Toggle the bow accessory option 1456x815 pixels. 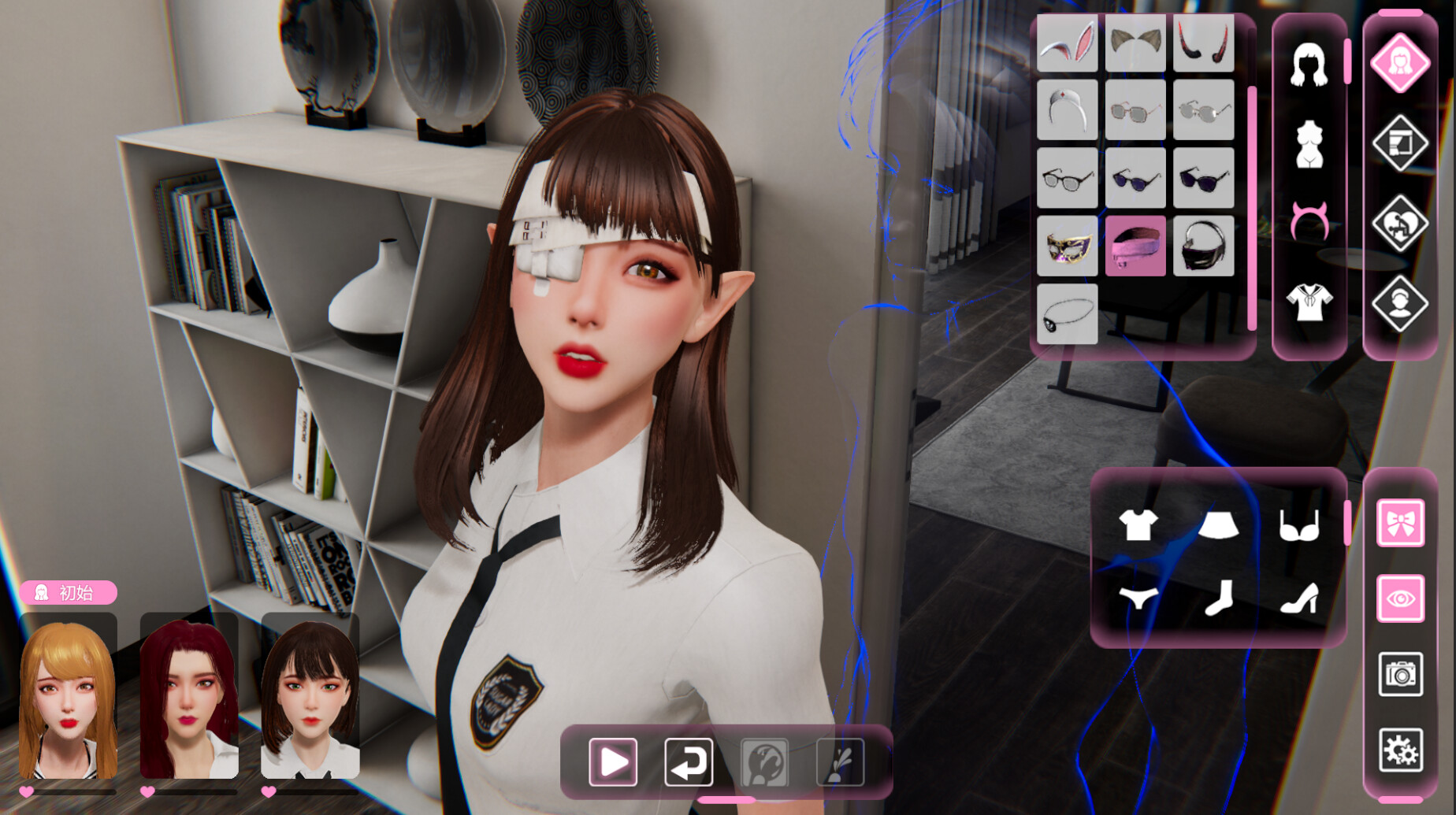[x=1402, y=522]
